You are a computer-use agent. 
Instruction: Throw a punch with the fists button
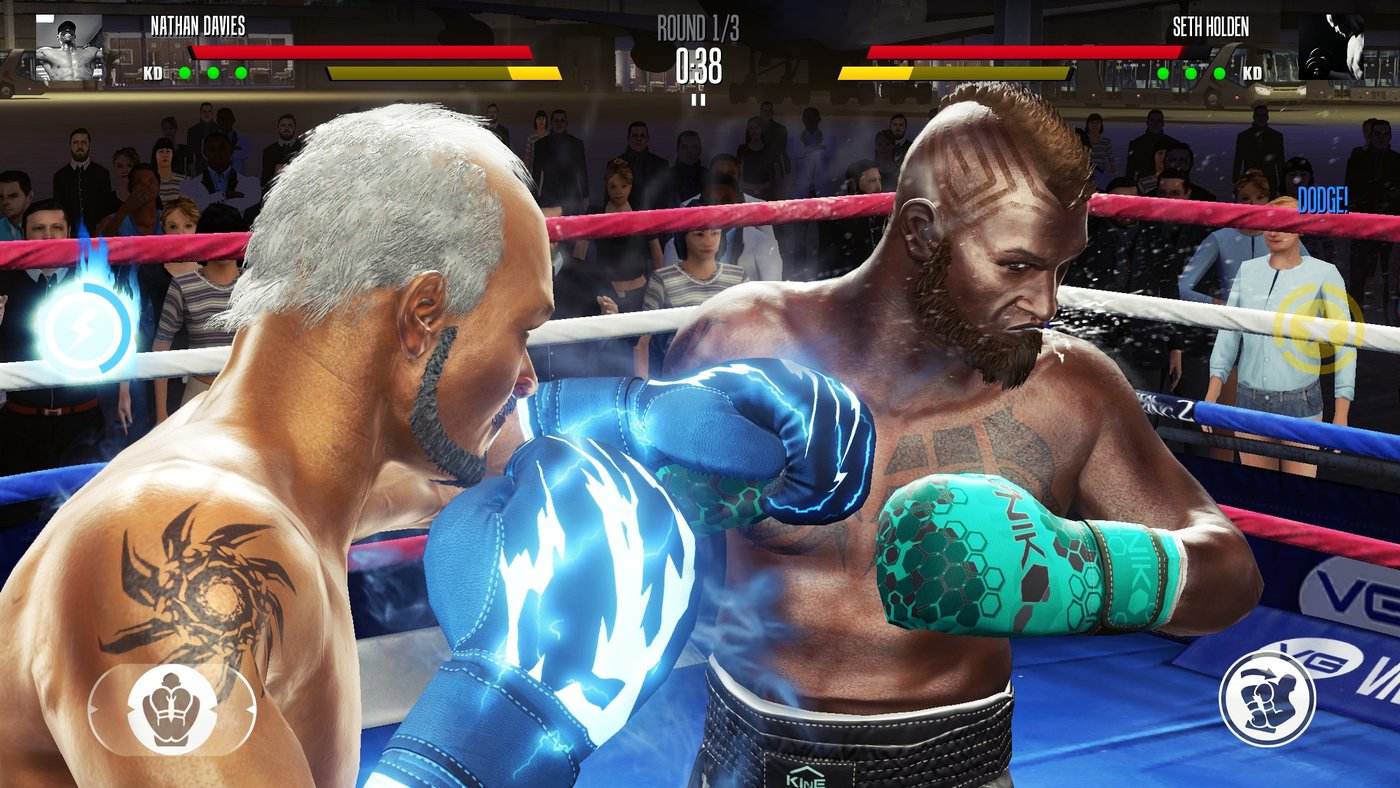(1267, 699)
